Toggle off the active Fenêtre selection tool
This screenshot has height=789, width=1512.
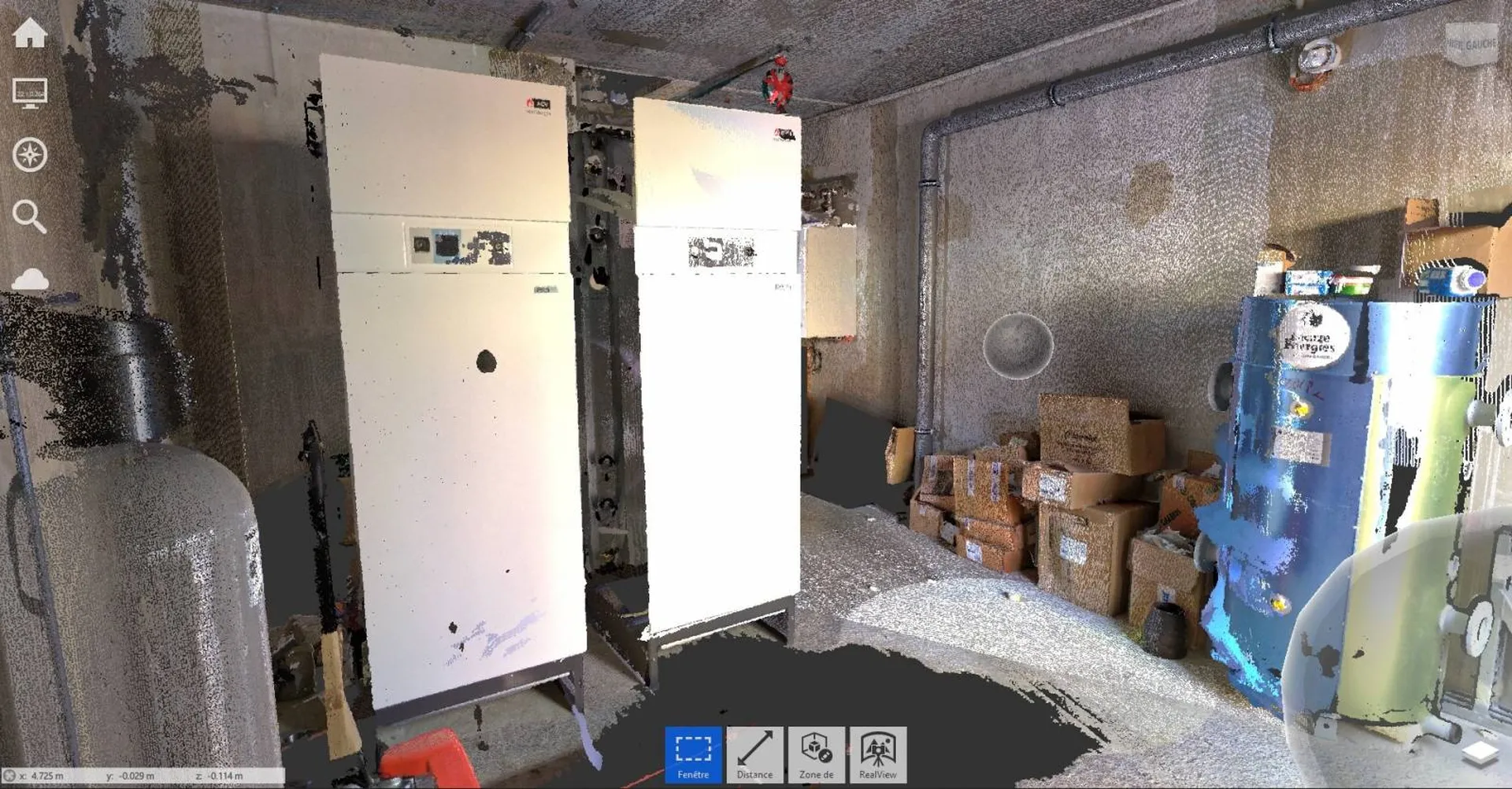pyautogui.click(x=692, y=754)
